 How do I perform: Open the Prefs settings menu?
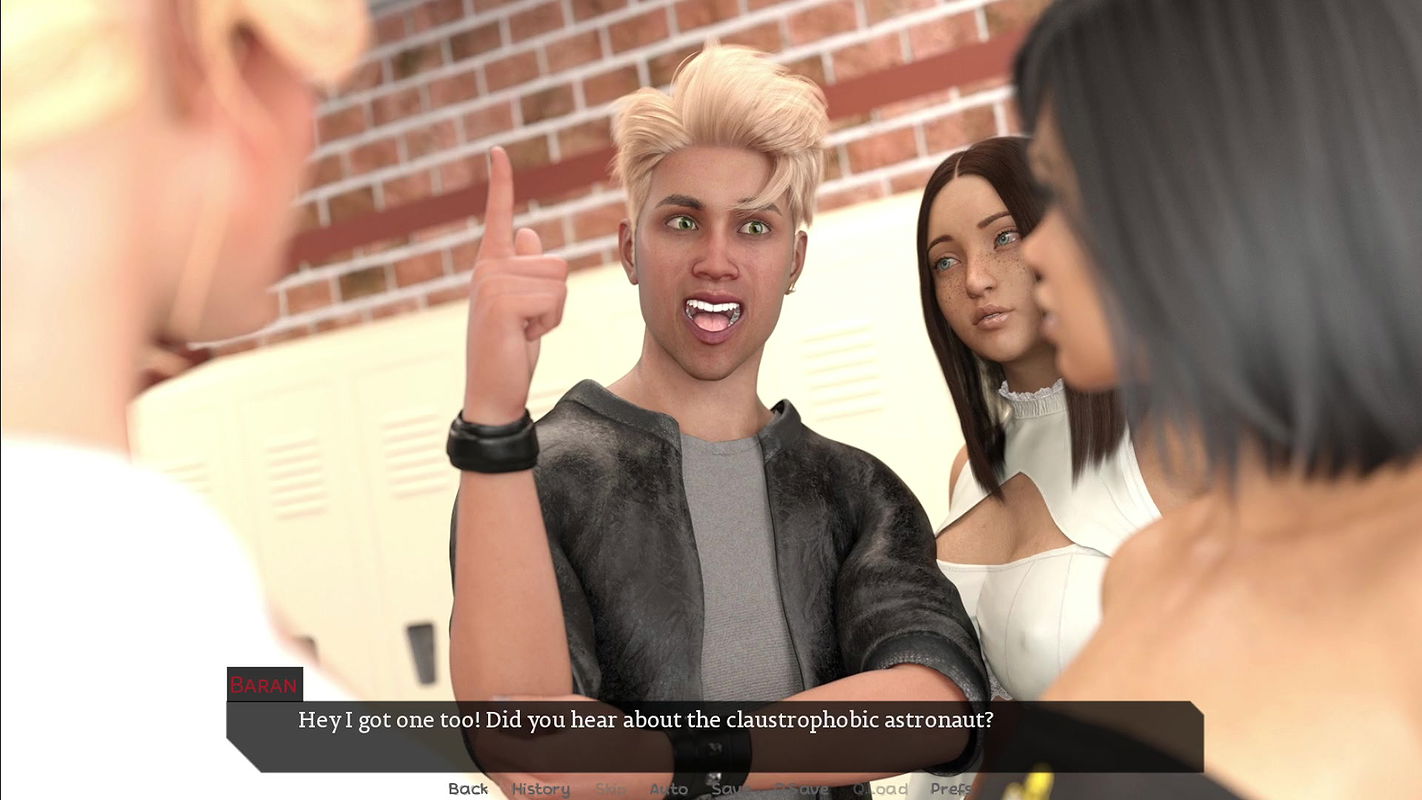pos(950,789)
